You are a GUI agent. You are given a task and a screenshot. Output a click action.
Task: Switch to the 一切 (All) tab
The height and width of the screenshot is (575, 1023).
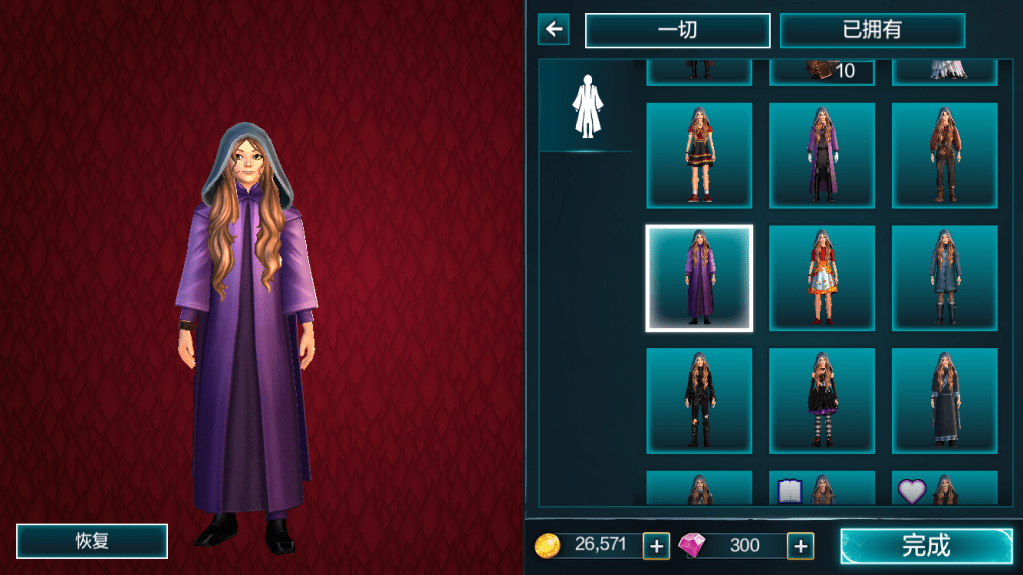coord(677,30)
